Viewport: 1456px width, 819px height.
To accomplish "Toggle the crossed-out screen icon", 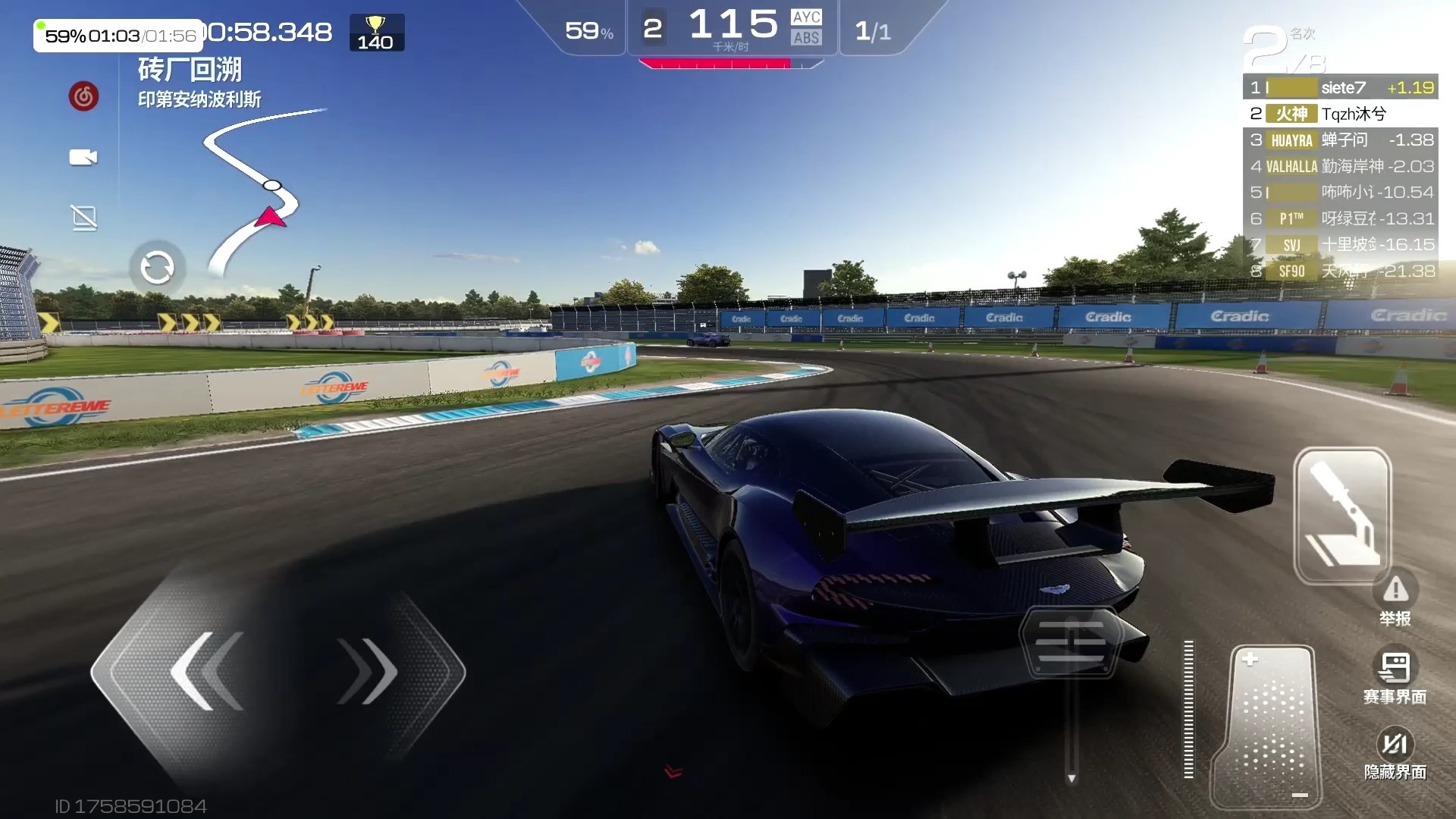I will (83, 218).
